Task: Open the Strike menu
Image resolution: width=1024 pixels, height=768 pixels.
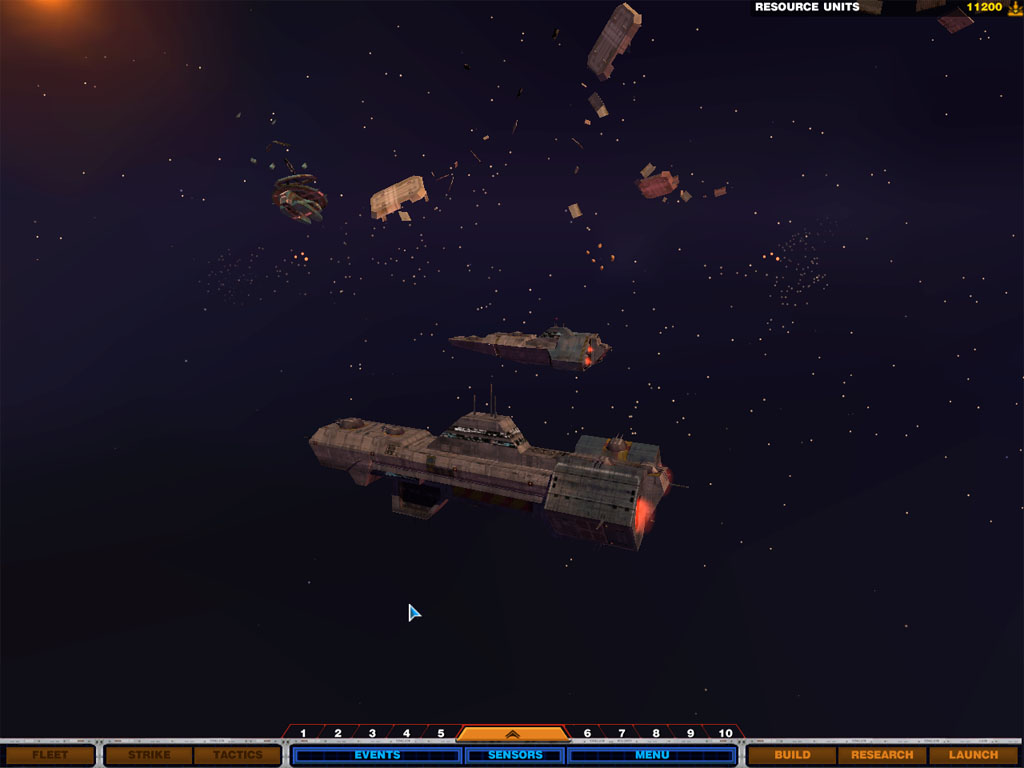Action: pyautogui.click(x=149, y=755)
